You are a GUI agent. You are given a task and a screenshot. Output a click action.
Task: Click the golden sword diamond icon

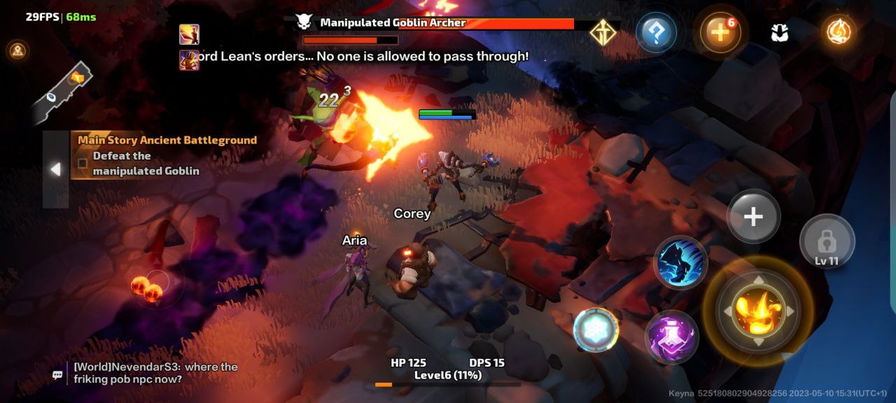coord(603,33)
